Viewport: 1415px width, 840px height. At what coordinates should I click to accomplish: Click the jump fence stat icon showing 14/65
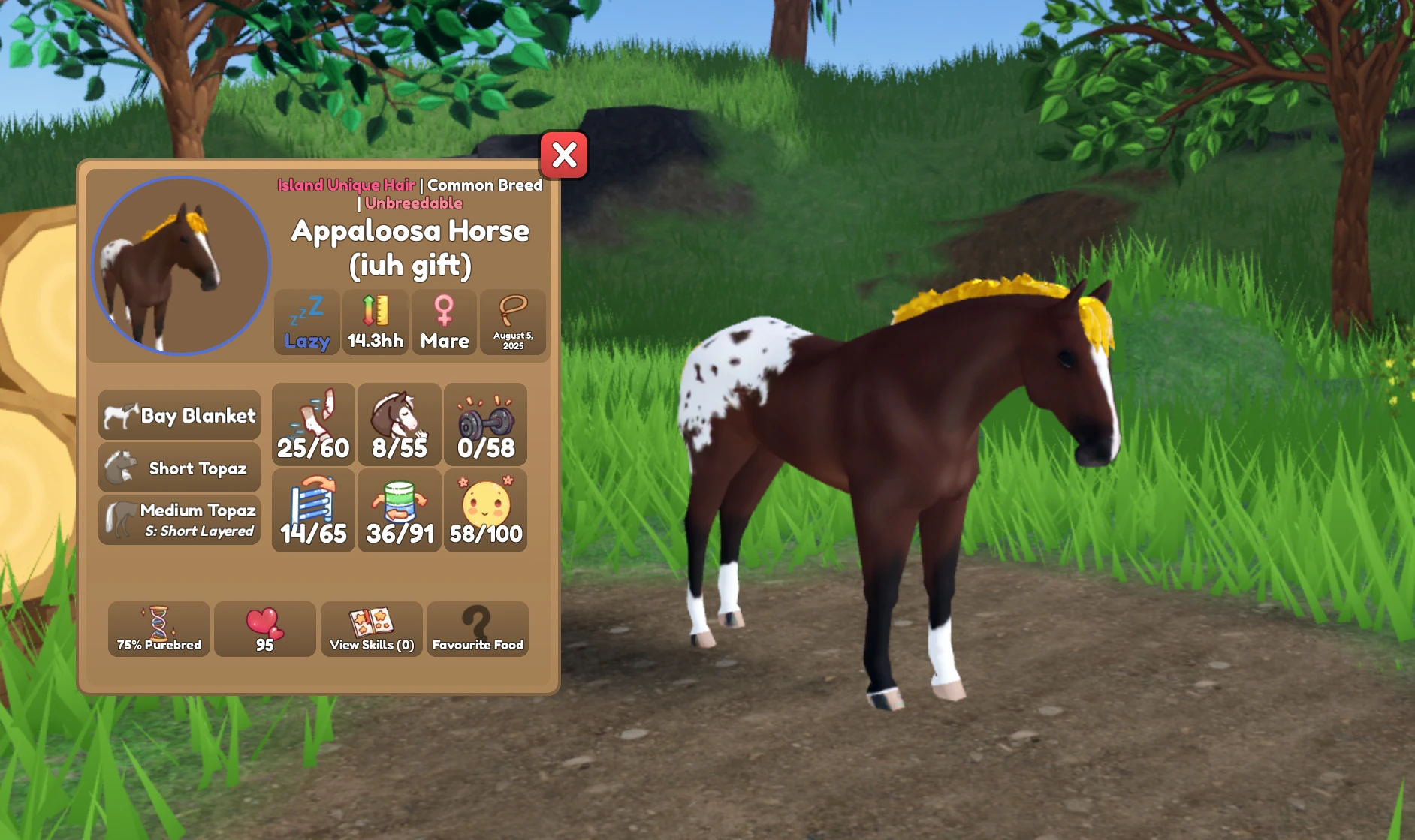click(313, 510)
